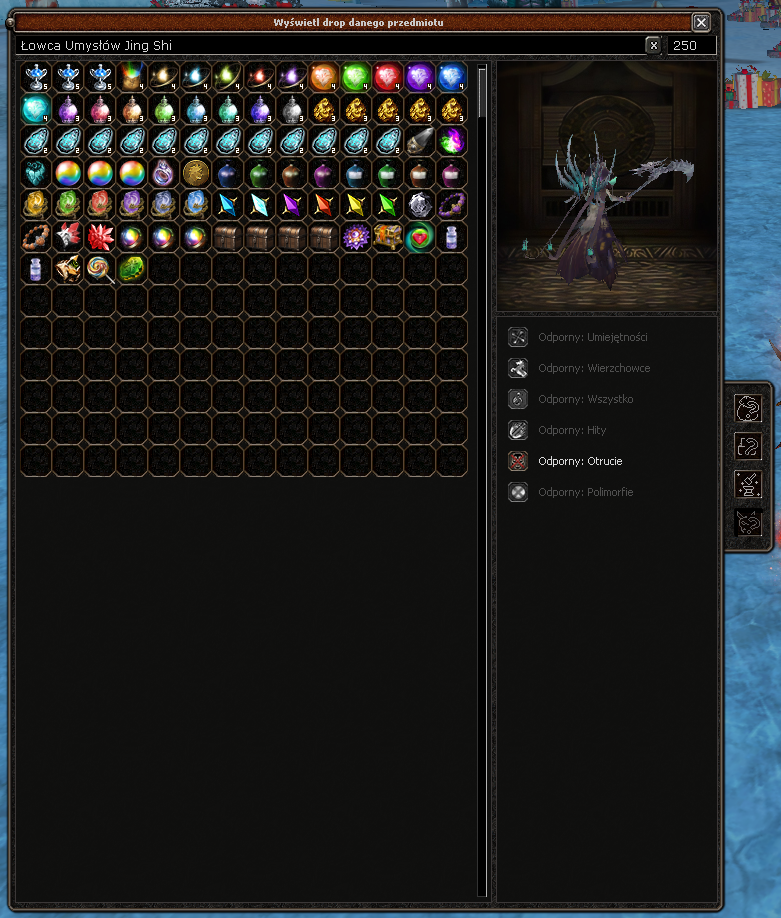Viewport: 781px width, 918px height.
Task: Open the anvil and hammer side tab
Action: coord(748,483)
